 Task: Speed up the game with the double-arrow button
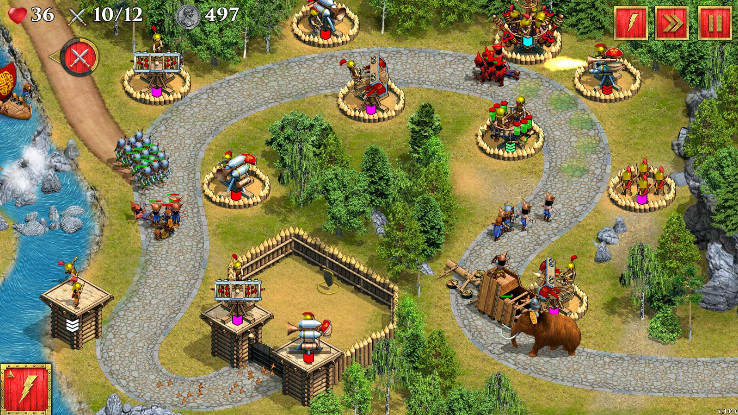pos(672,23)
